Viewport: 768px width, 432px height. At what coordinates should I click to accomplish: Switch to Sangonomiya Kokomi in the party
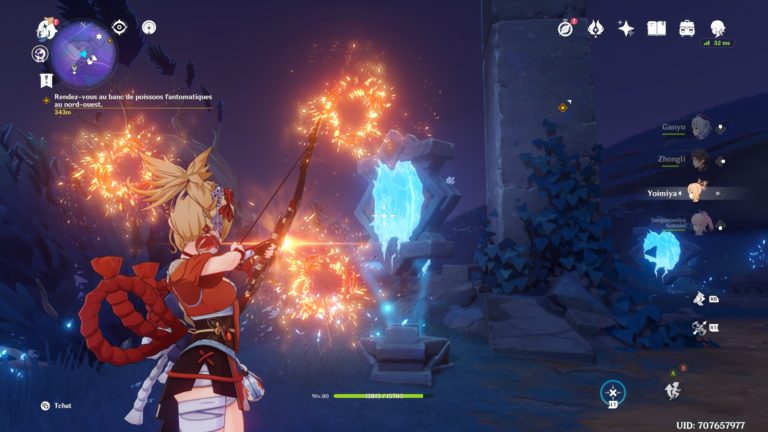pos(698,225)
